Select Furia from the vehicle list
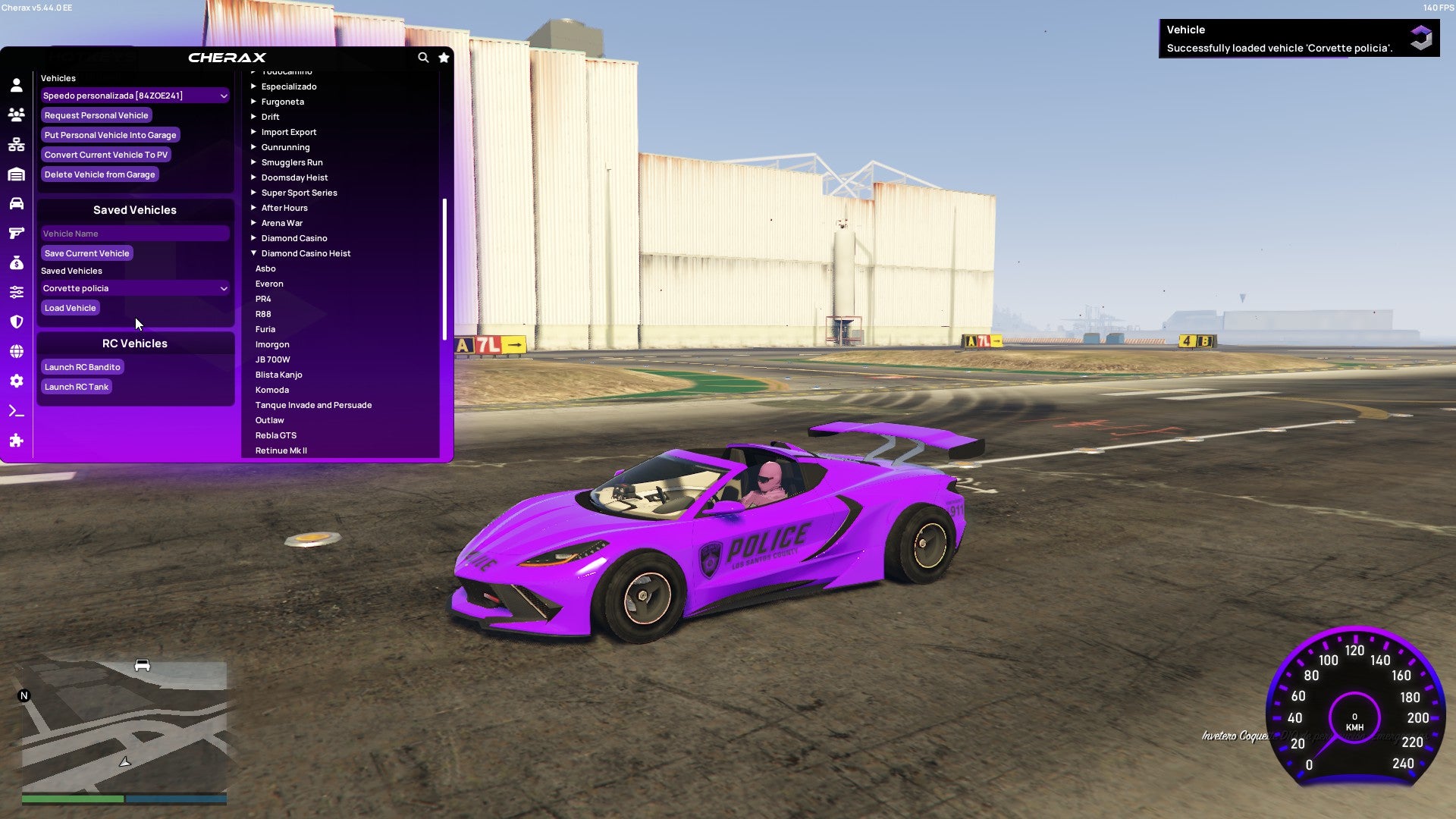This screenshot has width=1456, height=819. (265, 328)
